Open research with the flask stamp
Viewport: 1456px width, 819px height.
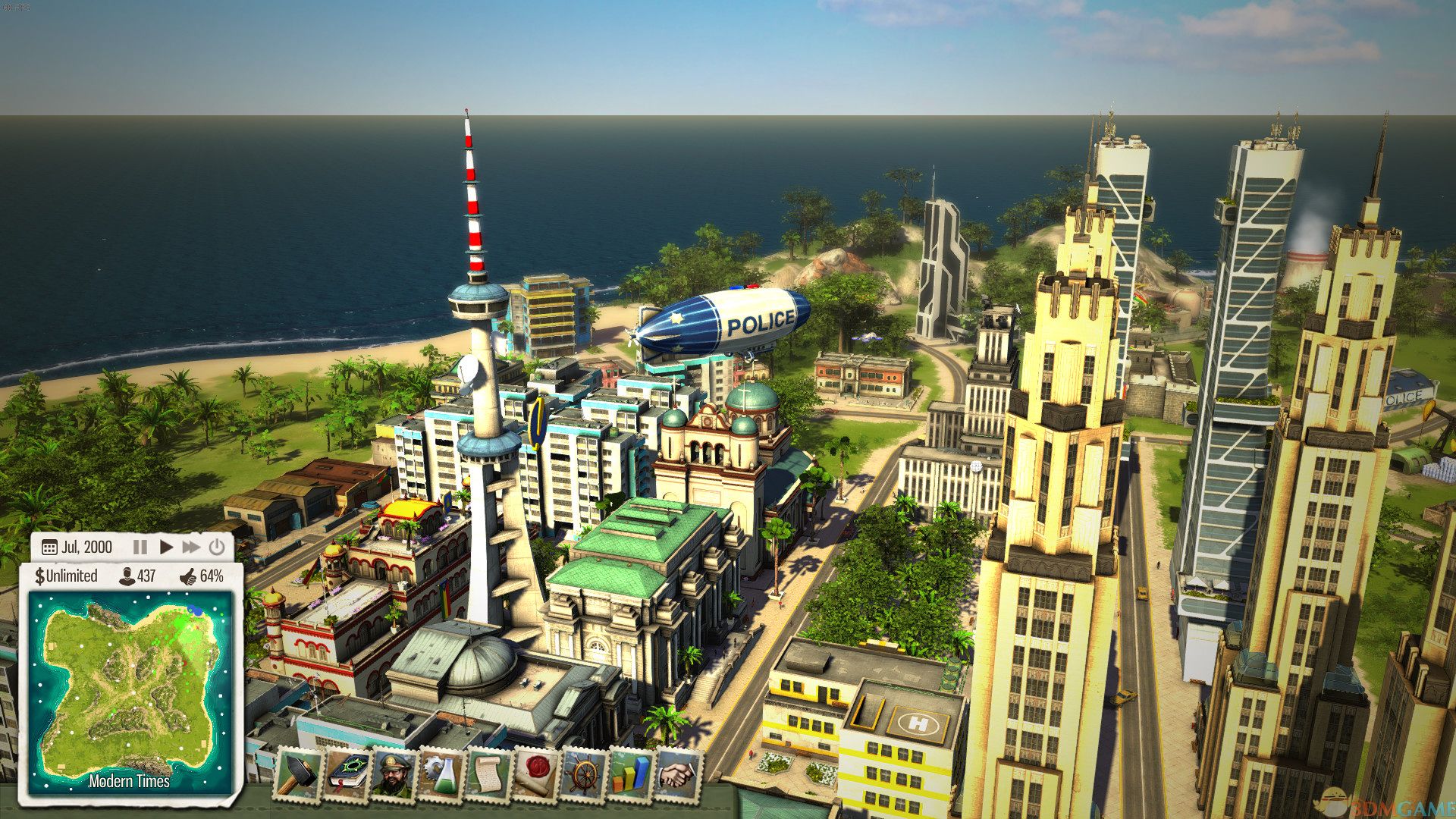point(442,774)
